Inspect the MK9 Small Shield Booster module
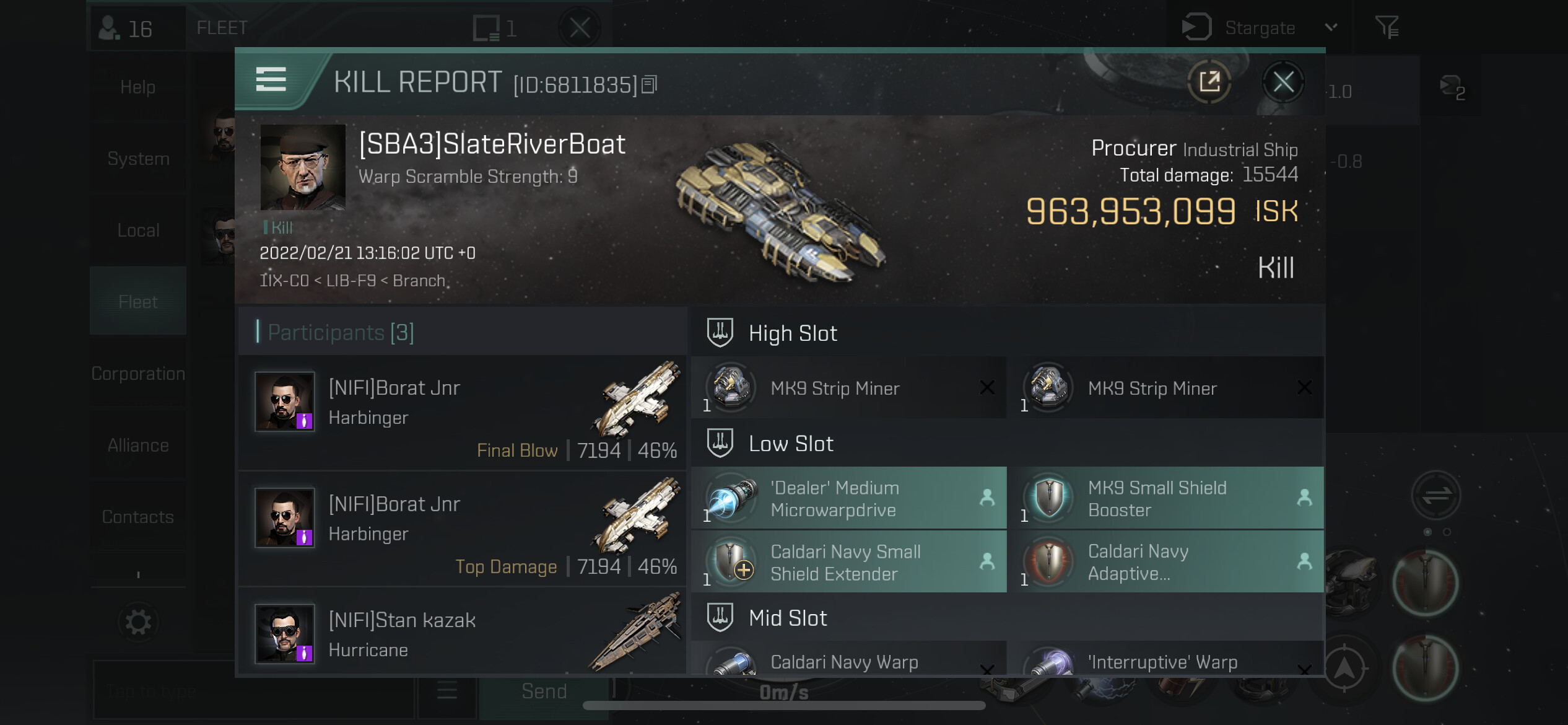This screenshot has height=725, width=1568. 1165,498
